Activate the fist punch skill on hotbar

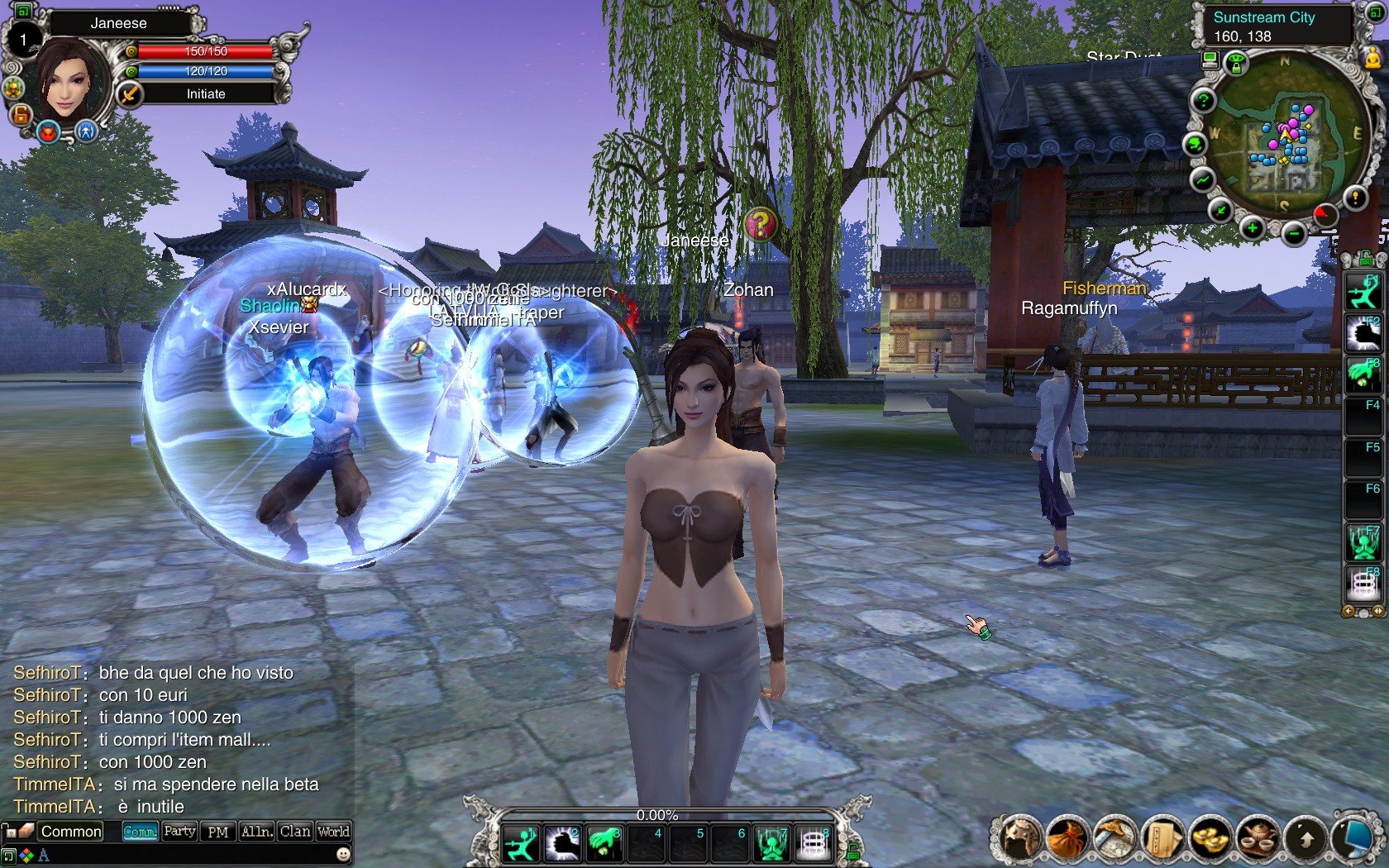click(x=563, y=843)
